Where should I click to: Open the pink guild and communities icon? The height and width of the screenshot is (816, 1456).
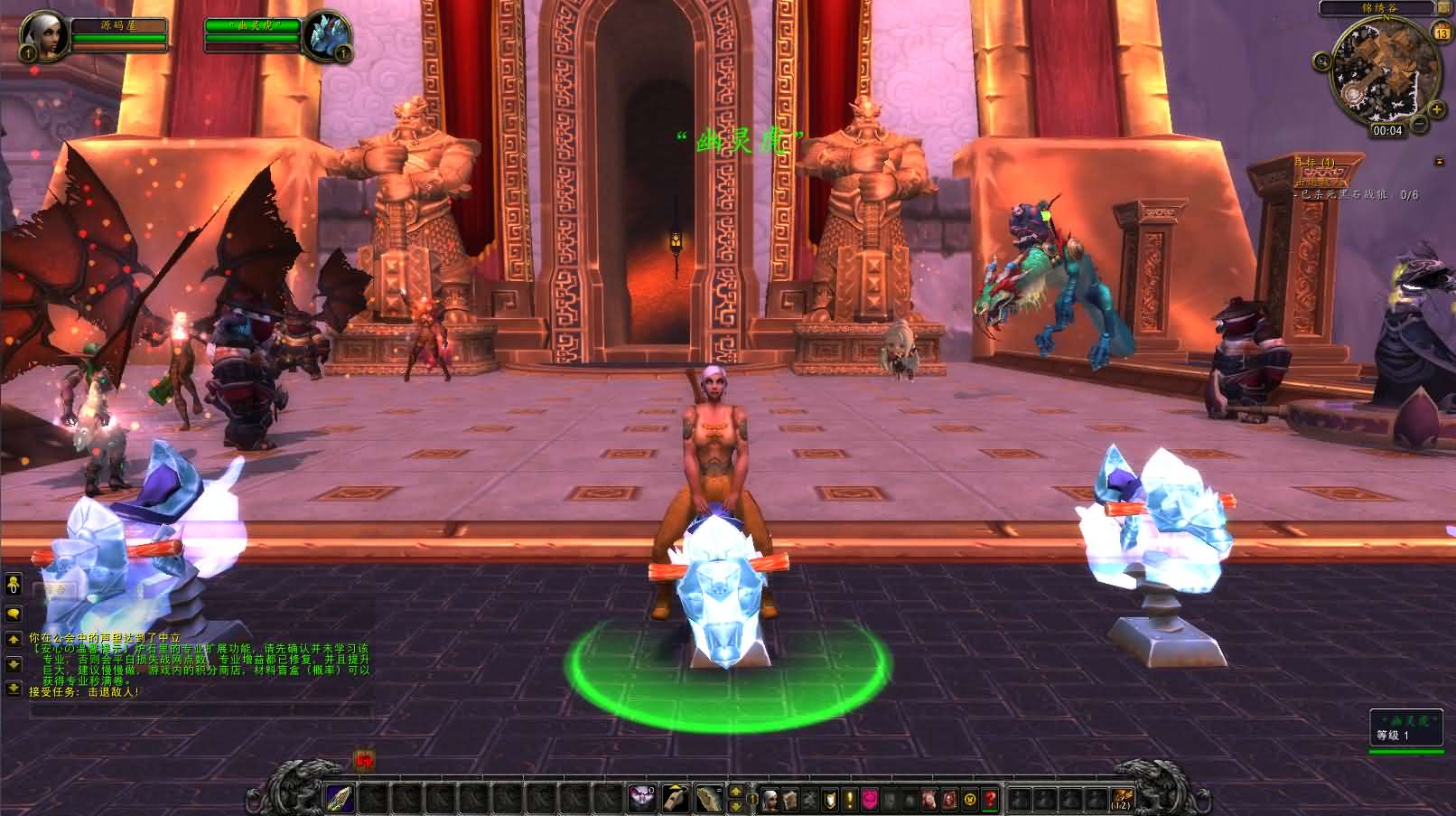[870, 800]
